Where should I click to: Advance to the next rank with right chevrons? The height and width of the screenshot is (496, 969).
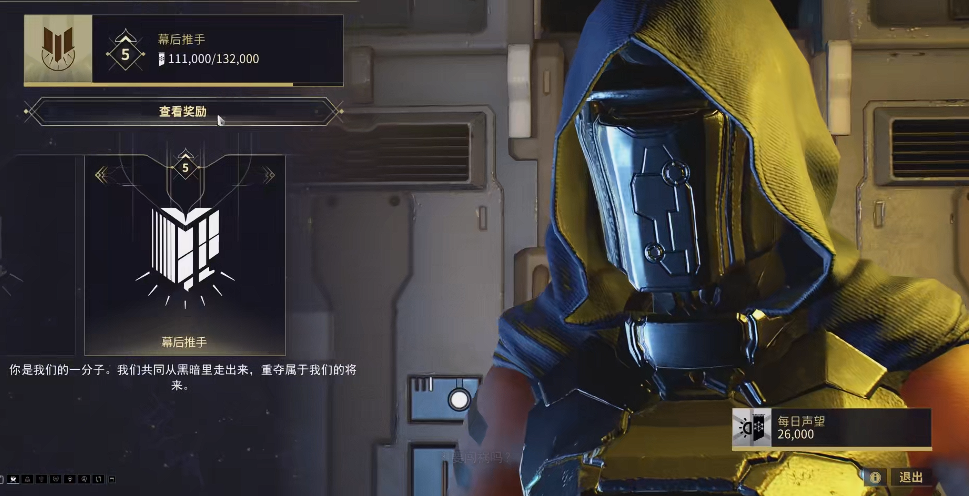pyautogui.click(x=269, y=175)
